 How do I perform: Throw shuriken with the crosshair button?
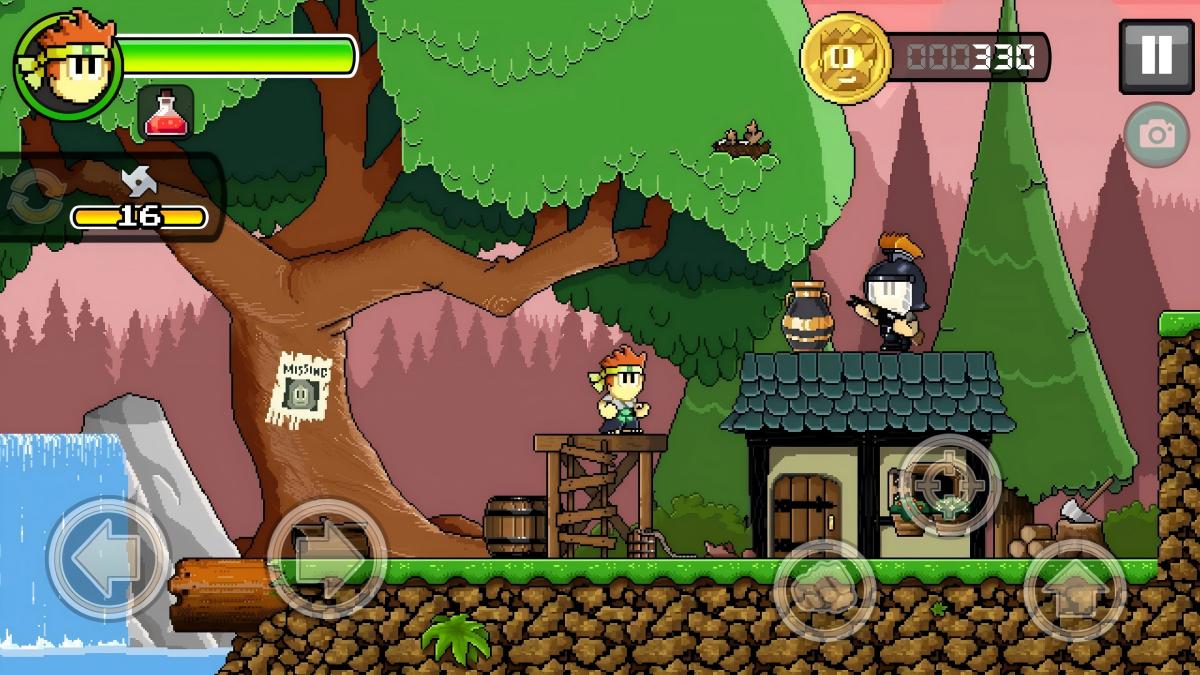point(949,486)
